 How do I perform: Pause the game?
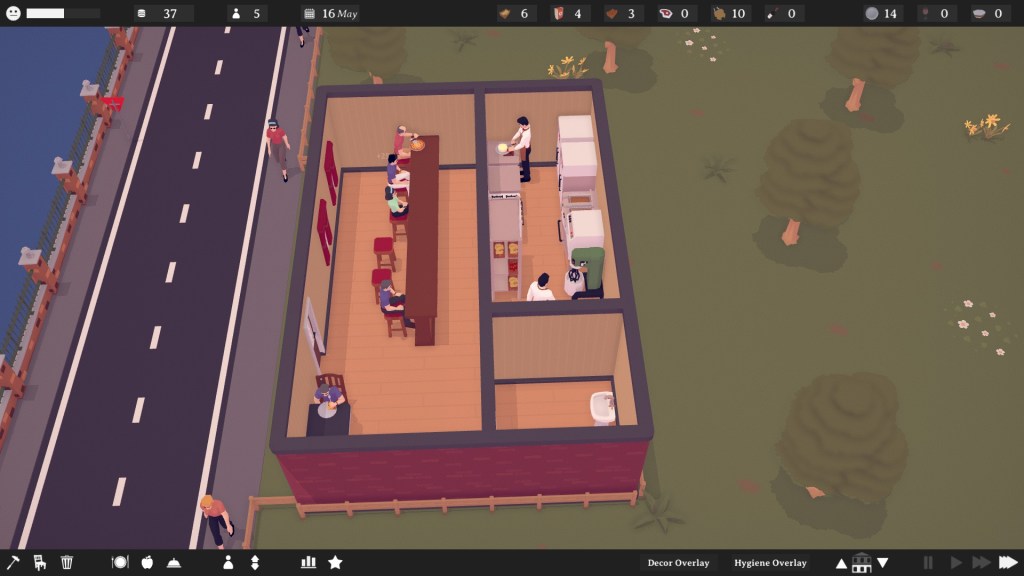click(928, 563)
